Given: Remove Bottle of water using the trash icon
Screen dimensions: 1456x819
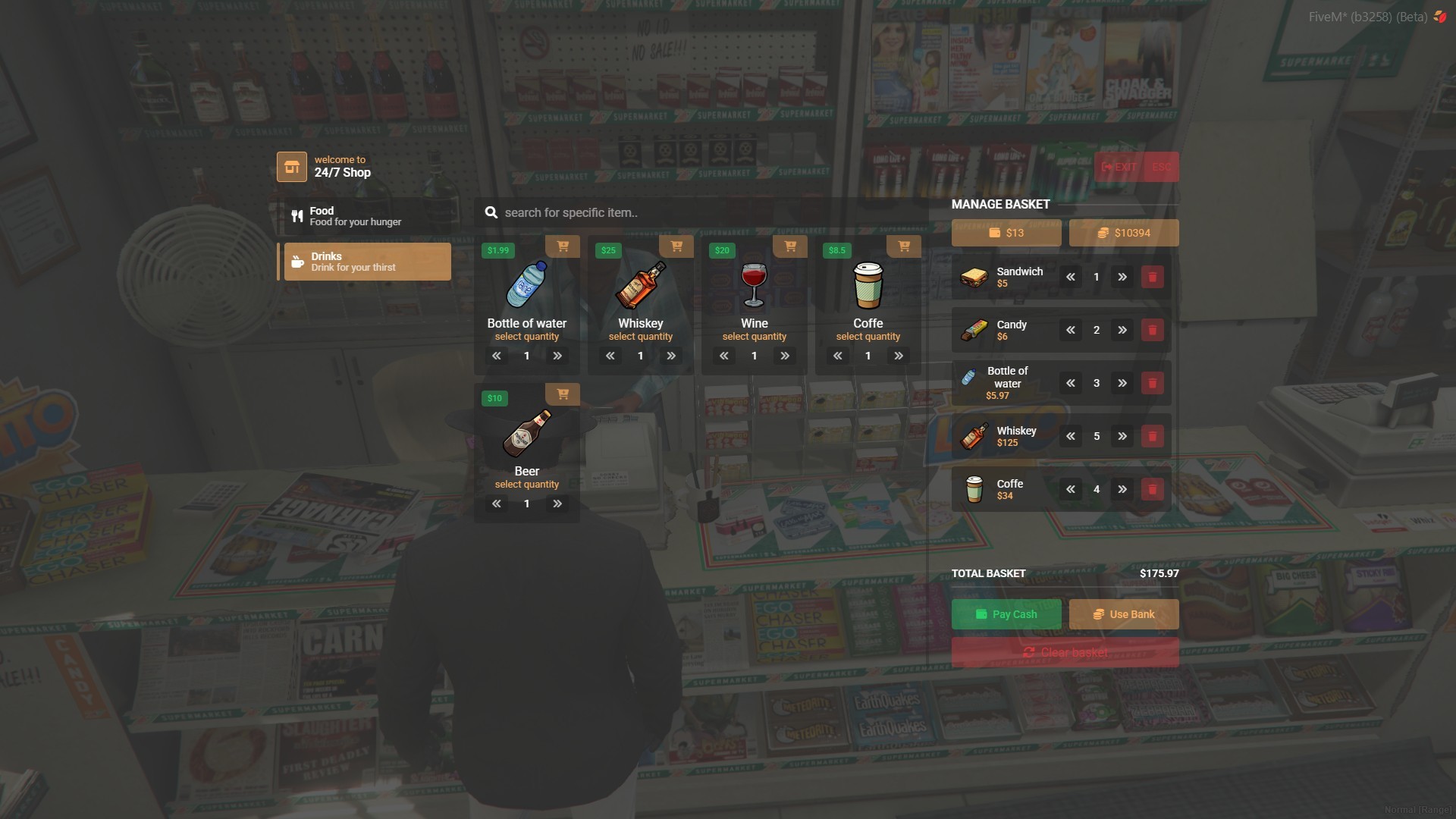Looking at the screenshot, I should pos(1153,383).
